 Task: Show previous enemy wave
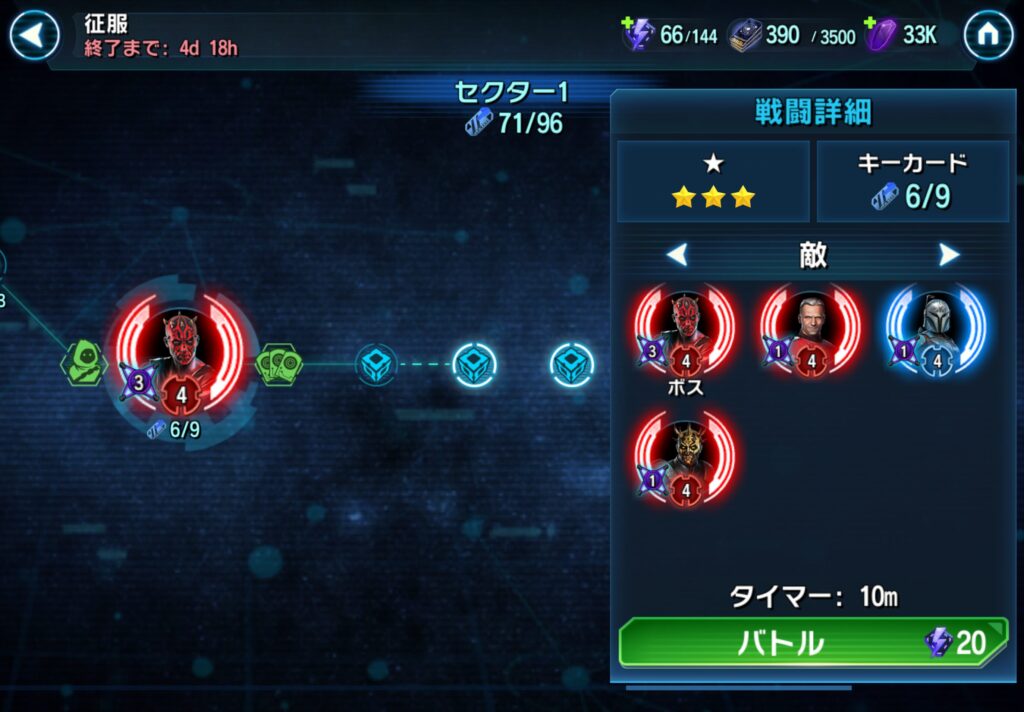pyautogui.click(x=677, y=256)
